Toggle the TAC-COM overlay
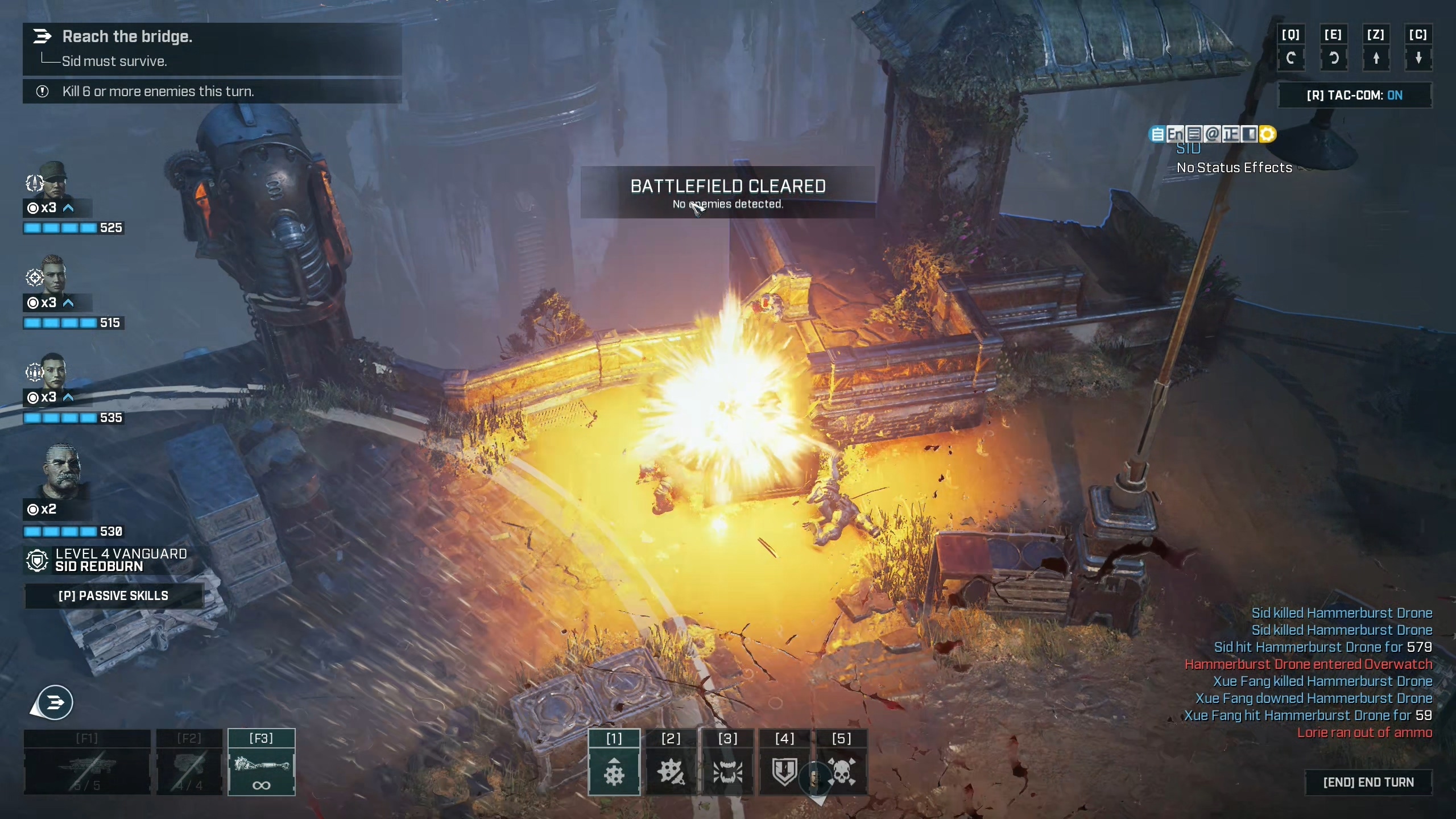1456x819 pixels. [x=1354, y=96]
